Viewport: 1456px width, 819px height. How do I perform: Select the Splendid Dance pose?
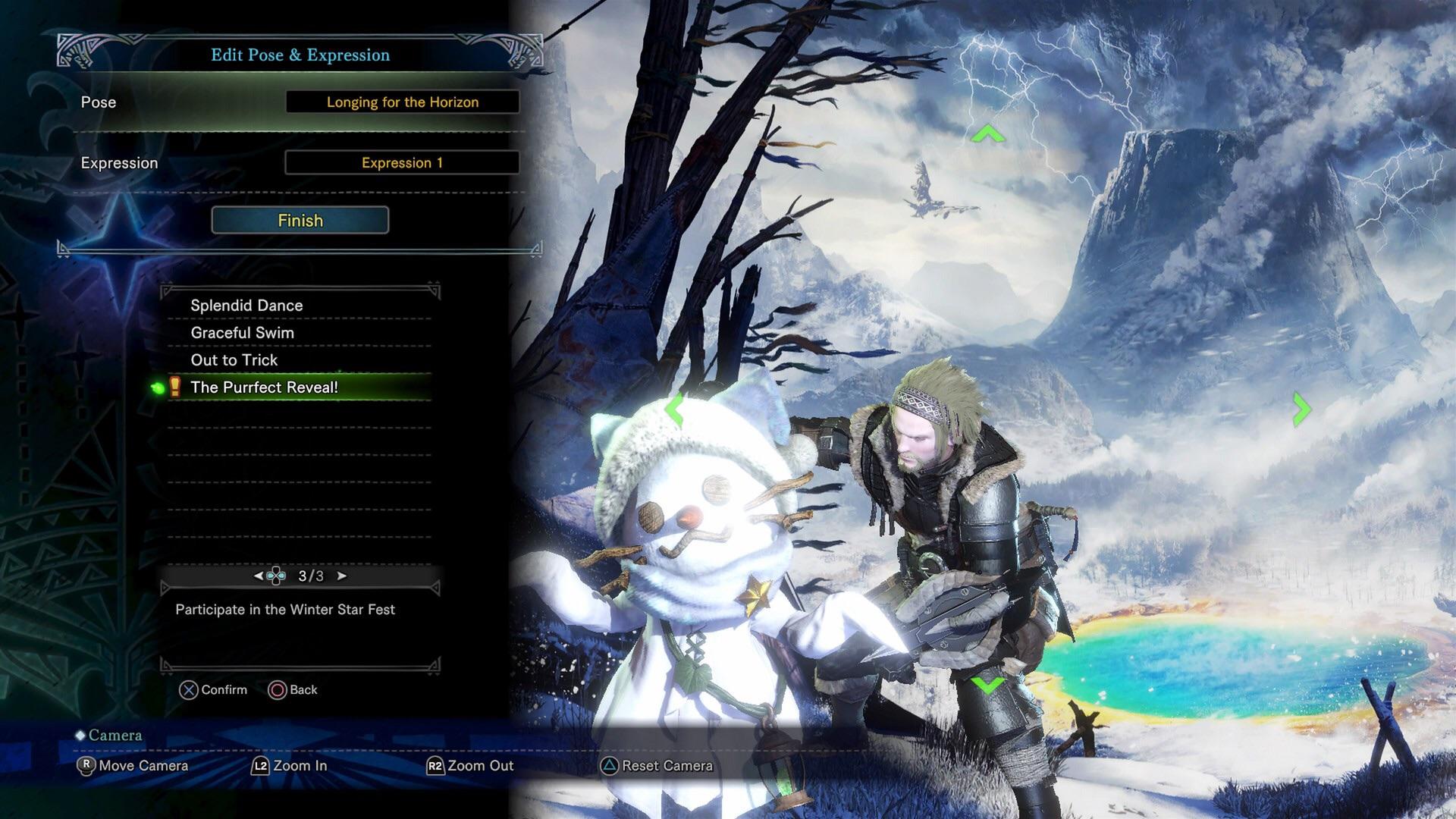tap(247, 306)
